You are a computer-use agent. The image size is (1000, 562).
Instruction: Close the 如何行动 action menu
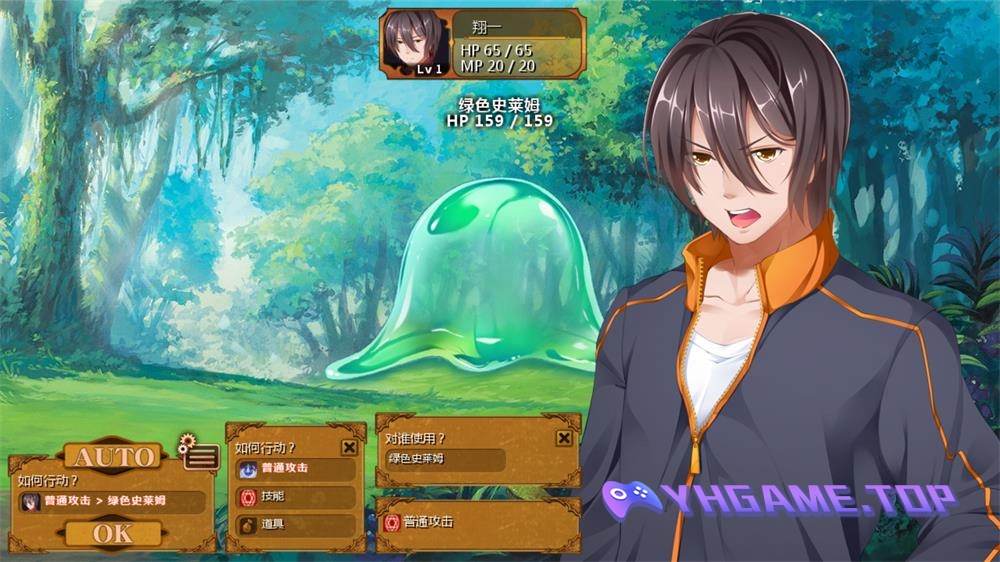[x=349, y=447]
